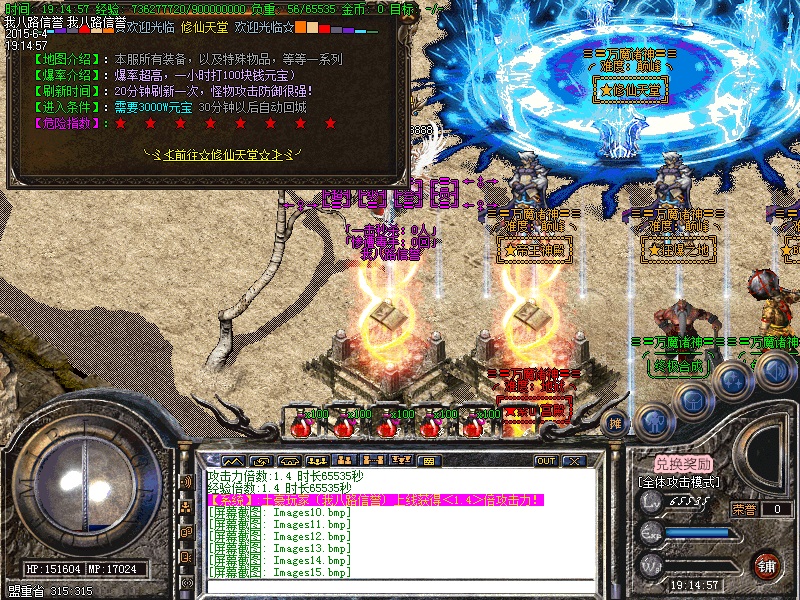Open the 摊 stall button
Screen dimensions: 800x600
[617, 421]
